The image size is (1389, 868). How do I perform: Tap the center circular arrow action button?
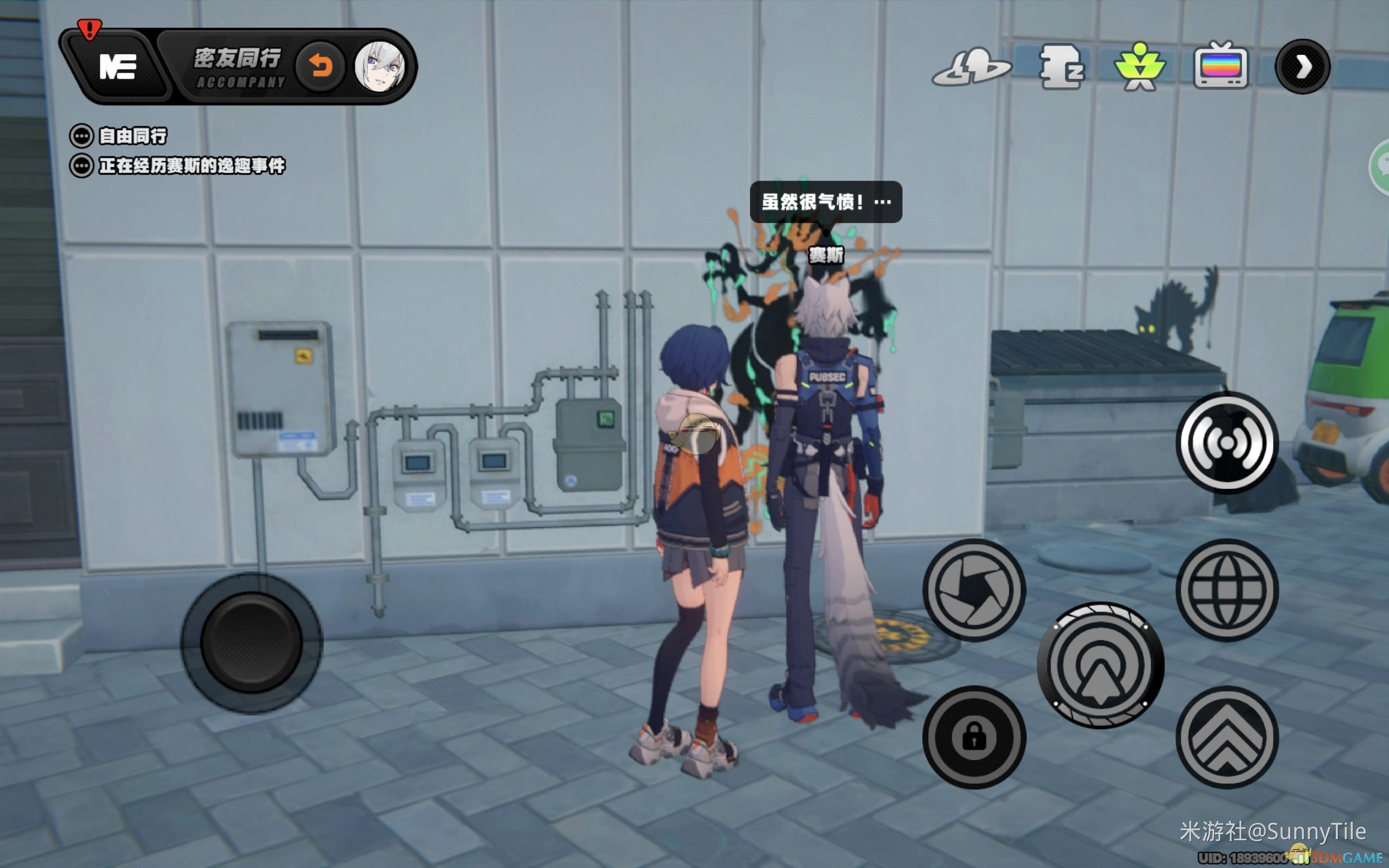coord(1100,665)
